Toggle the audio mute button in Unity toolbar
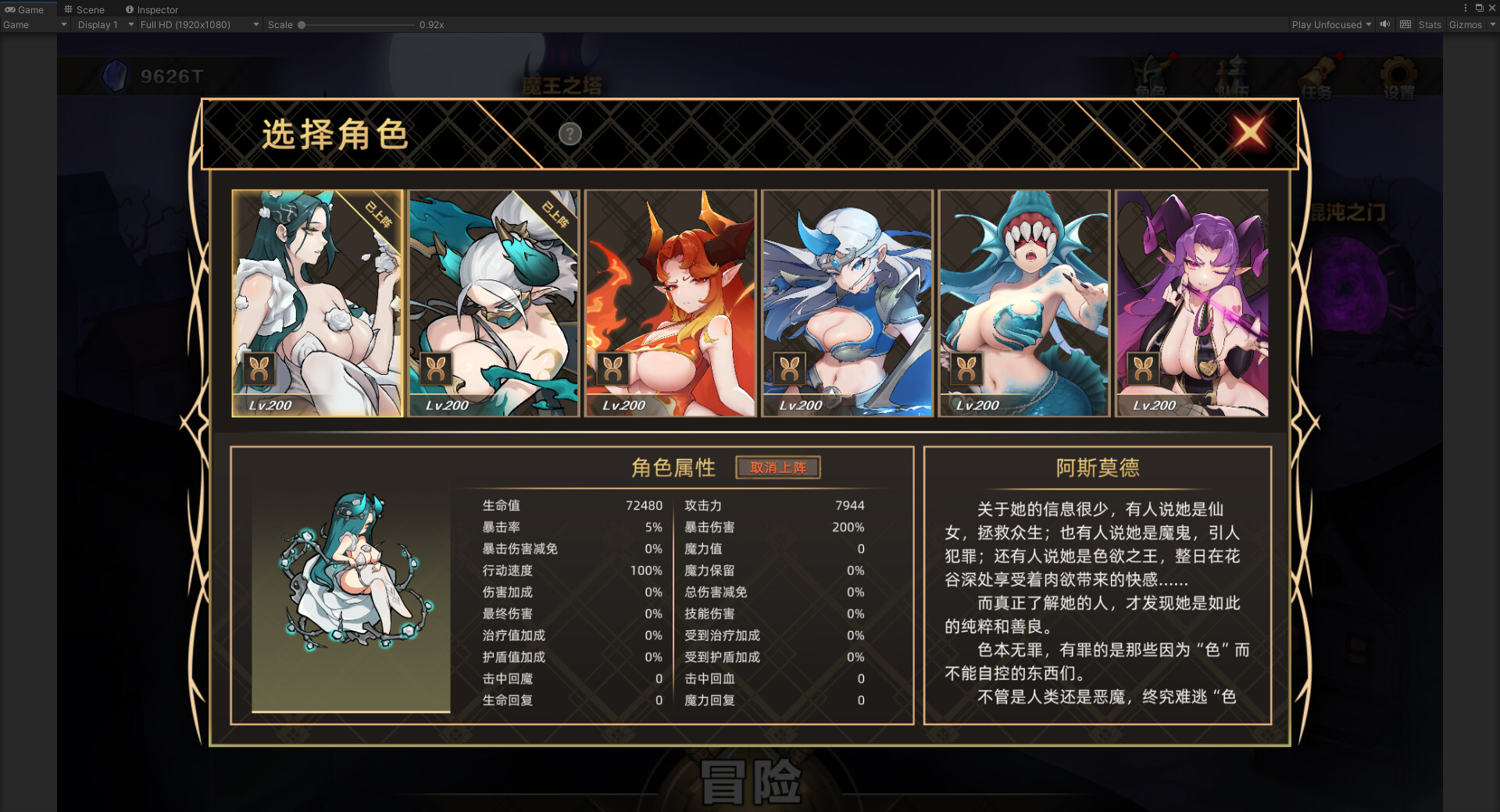 1384,24
